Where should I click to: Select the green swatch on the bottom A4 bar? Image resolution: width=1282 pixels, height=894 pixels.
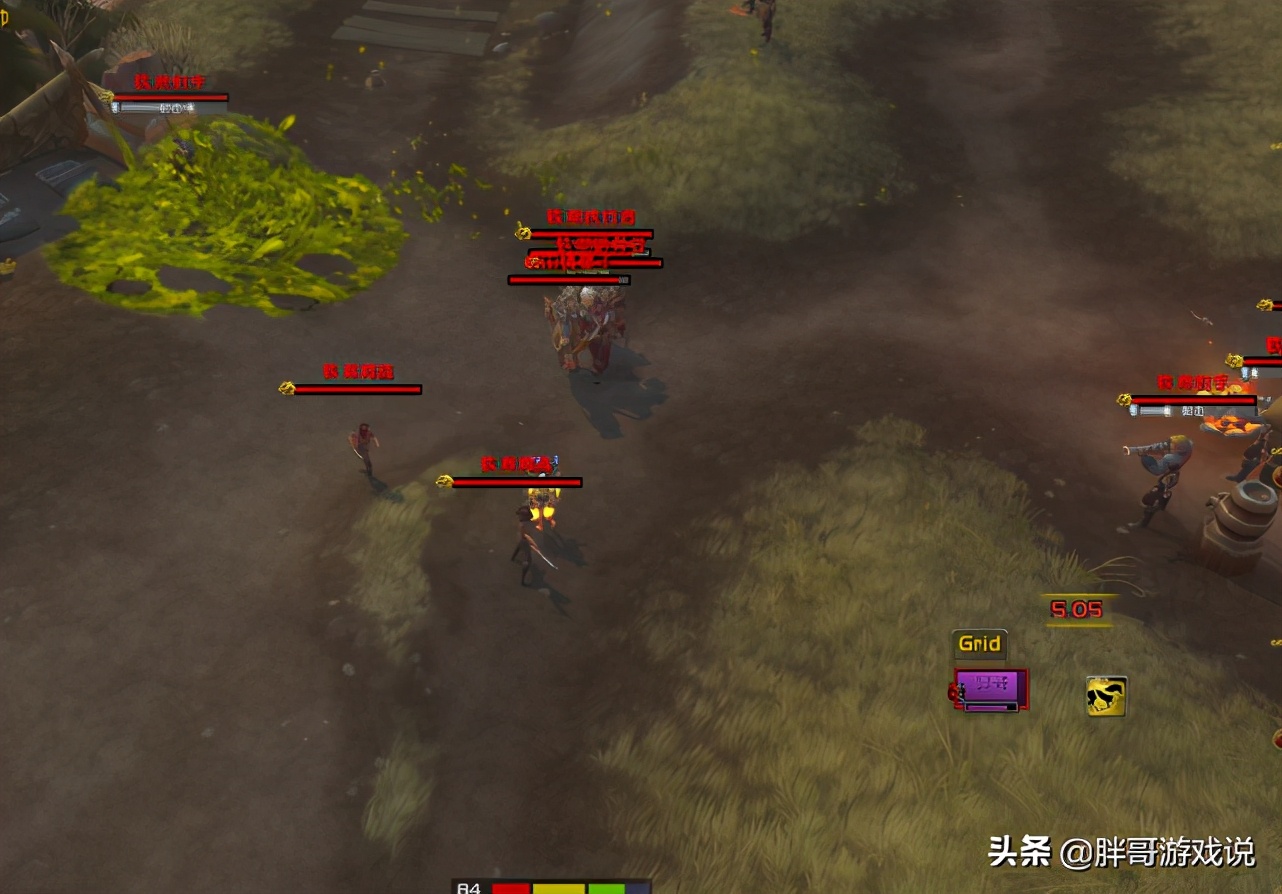coord(607,887)
